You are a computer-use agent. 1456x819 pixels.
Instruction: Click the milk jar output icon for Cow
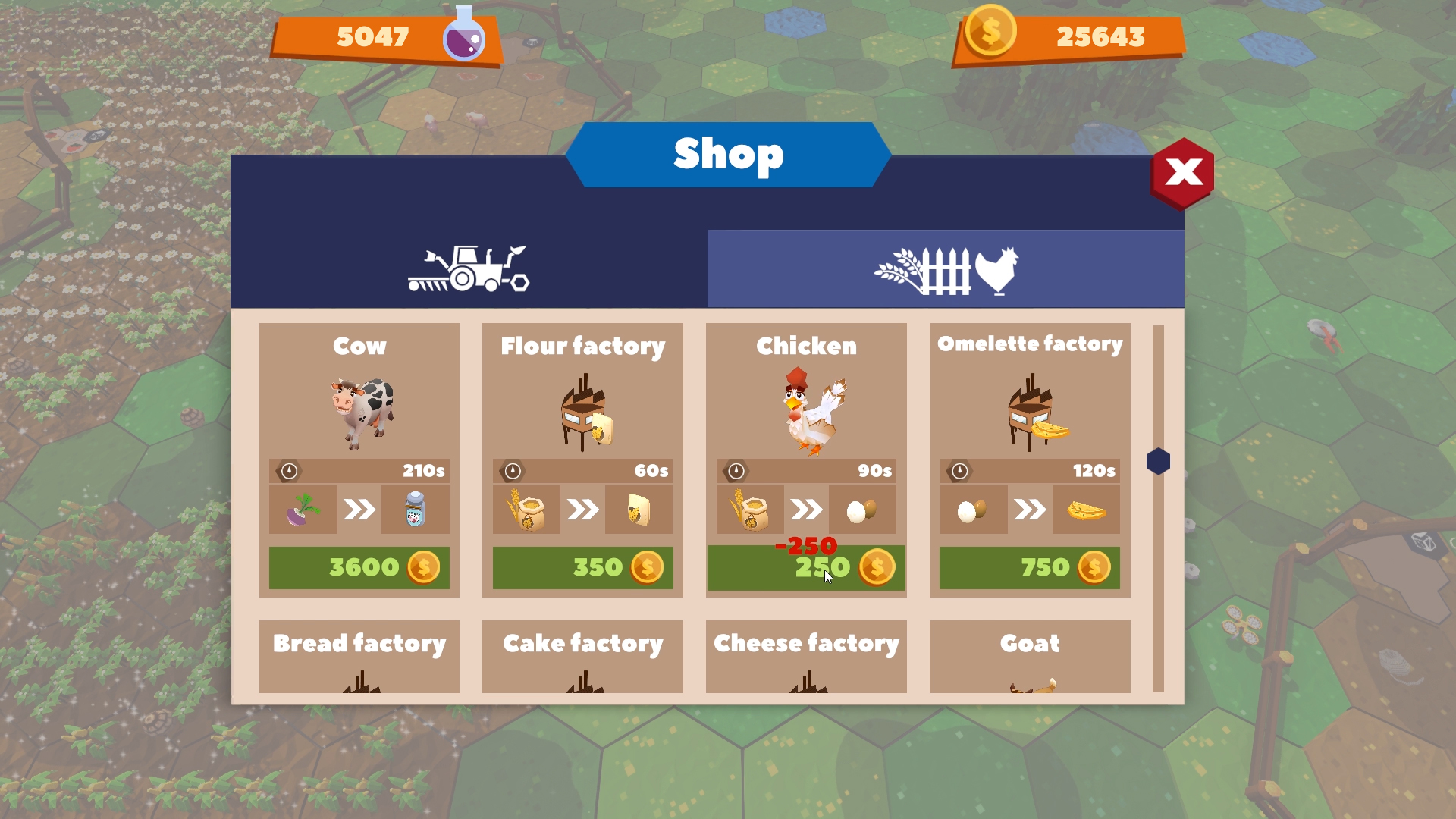pos(416,509)
